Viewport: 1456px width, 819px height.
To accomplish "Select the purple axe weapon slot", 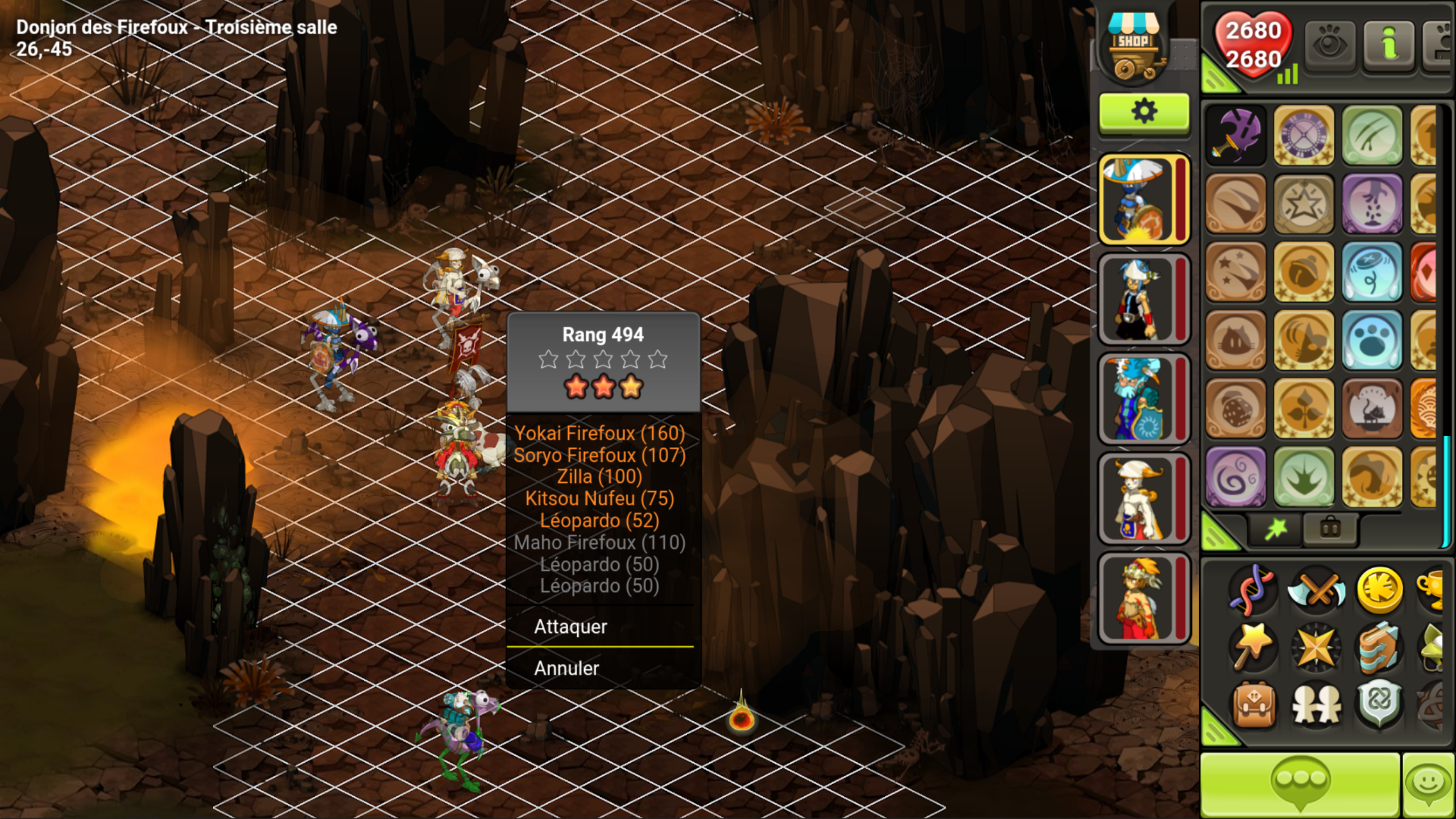I will [x=1236, y=135].
